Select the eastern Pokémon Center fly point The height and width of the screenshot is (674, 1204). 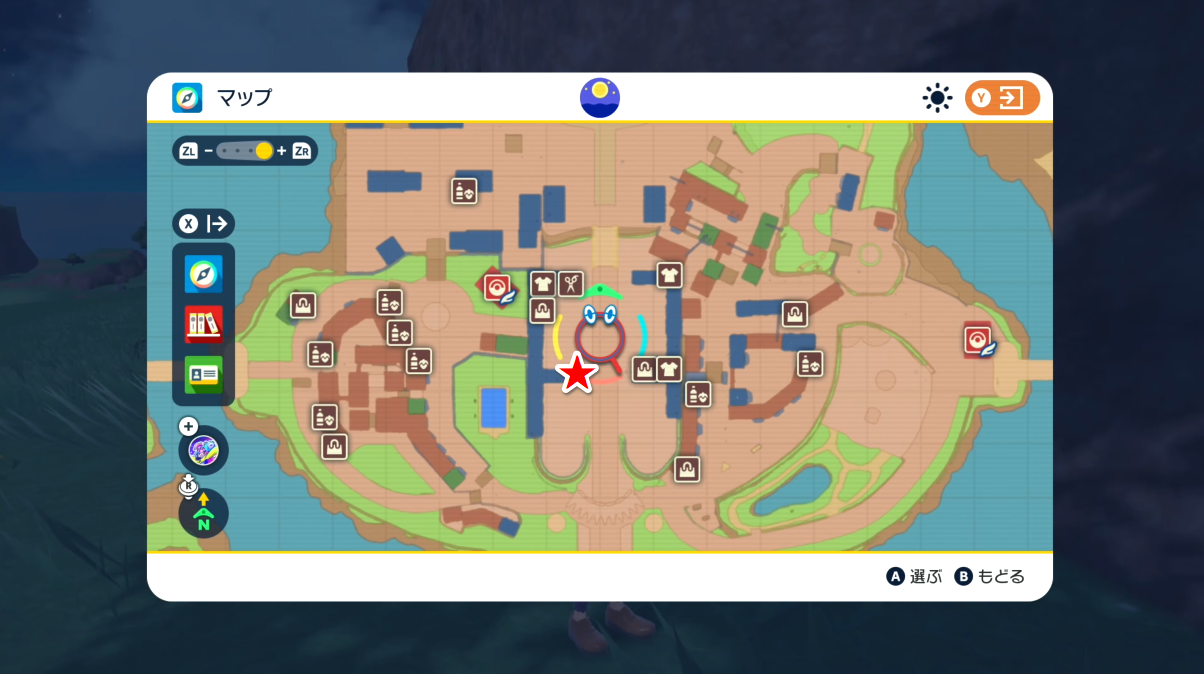(x=979, y=341)
